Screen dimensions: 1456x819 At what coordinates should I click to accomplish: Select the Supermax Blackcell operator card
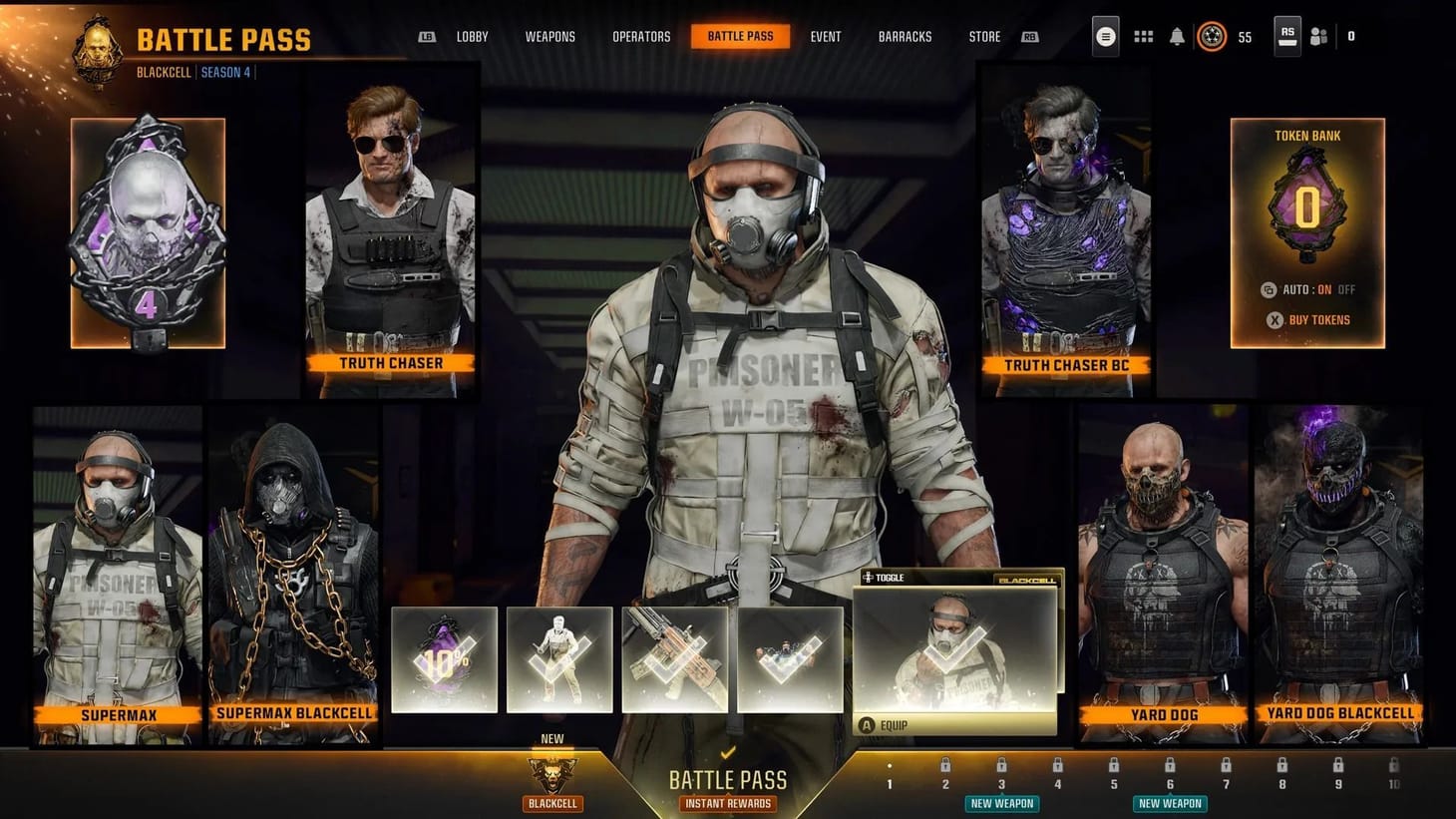[294, 569]
